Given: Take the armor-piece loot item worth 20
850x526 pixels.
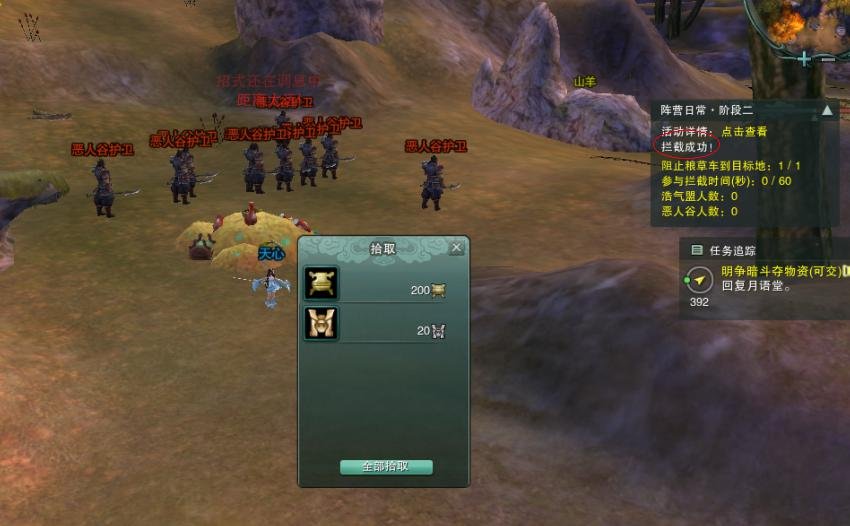Looking at the screenshot, I should tap(321, 324).
